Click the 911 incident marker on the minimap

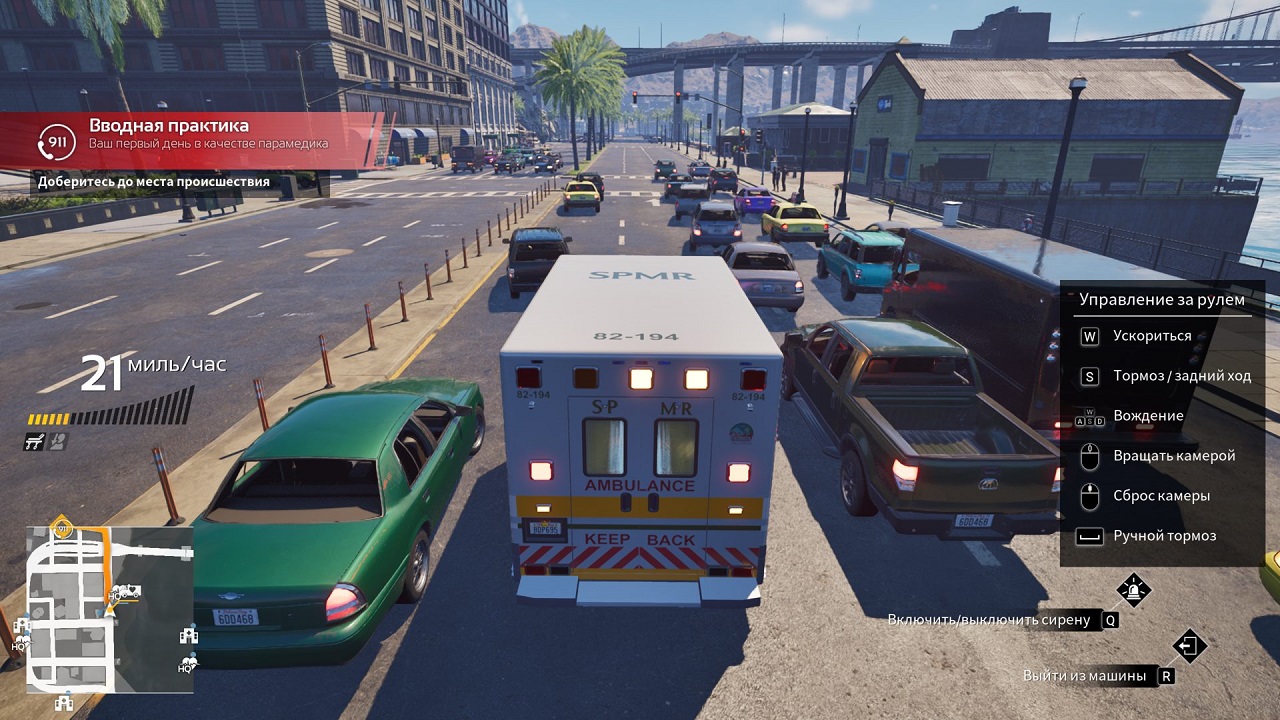[62, 527]
